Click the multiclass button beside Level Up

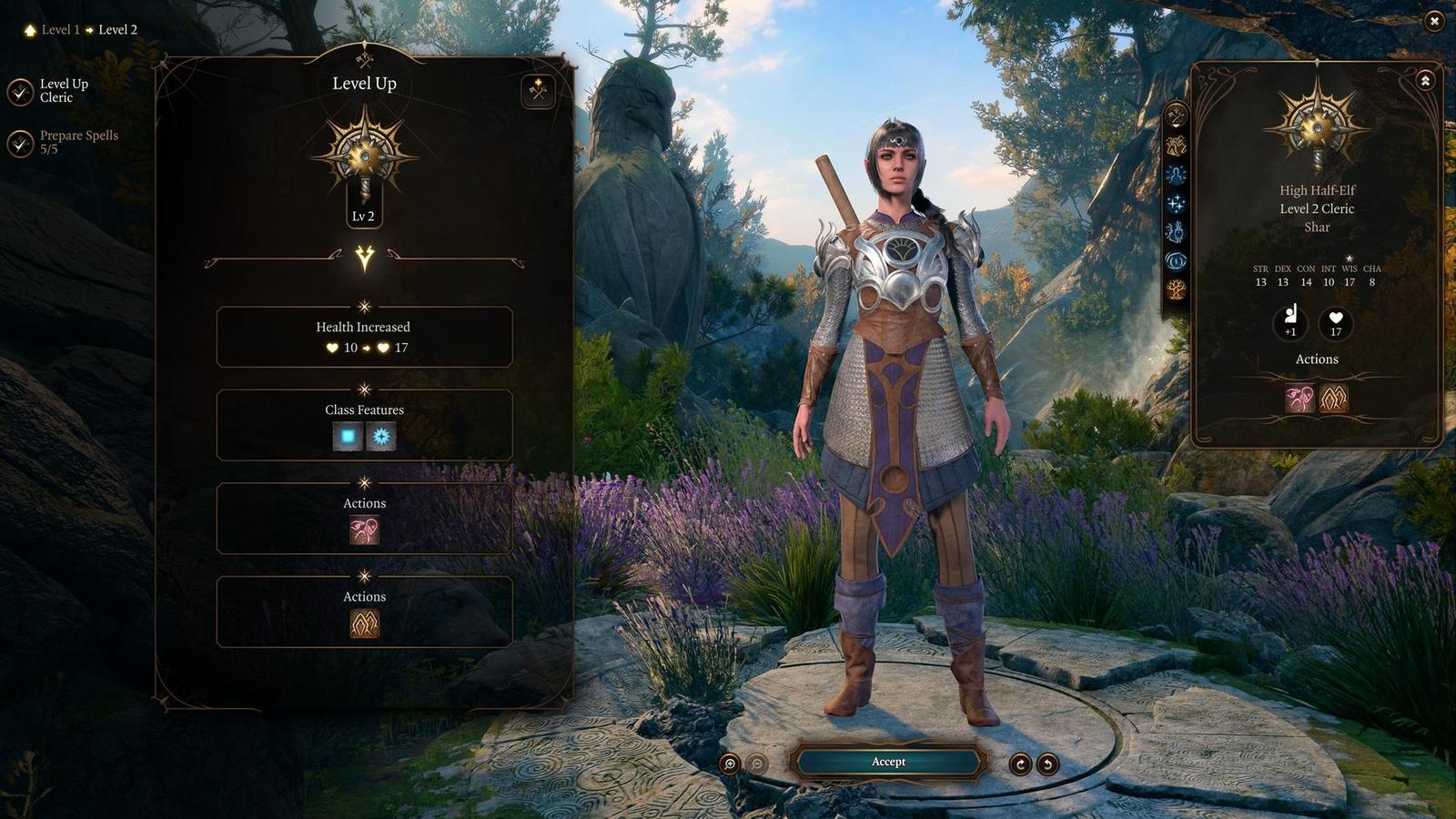coord(538,90)
